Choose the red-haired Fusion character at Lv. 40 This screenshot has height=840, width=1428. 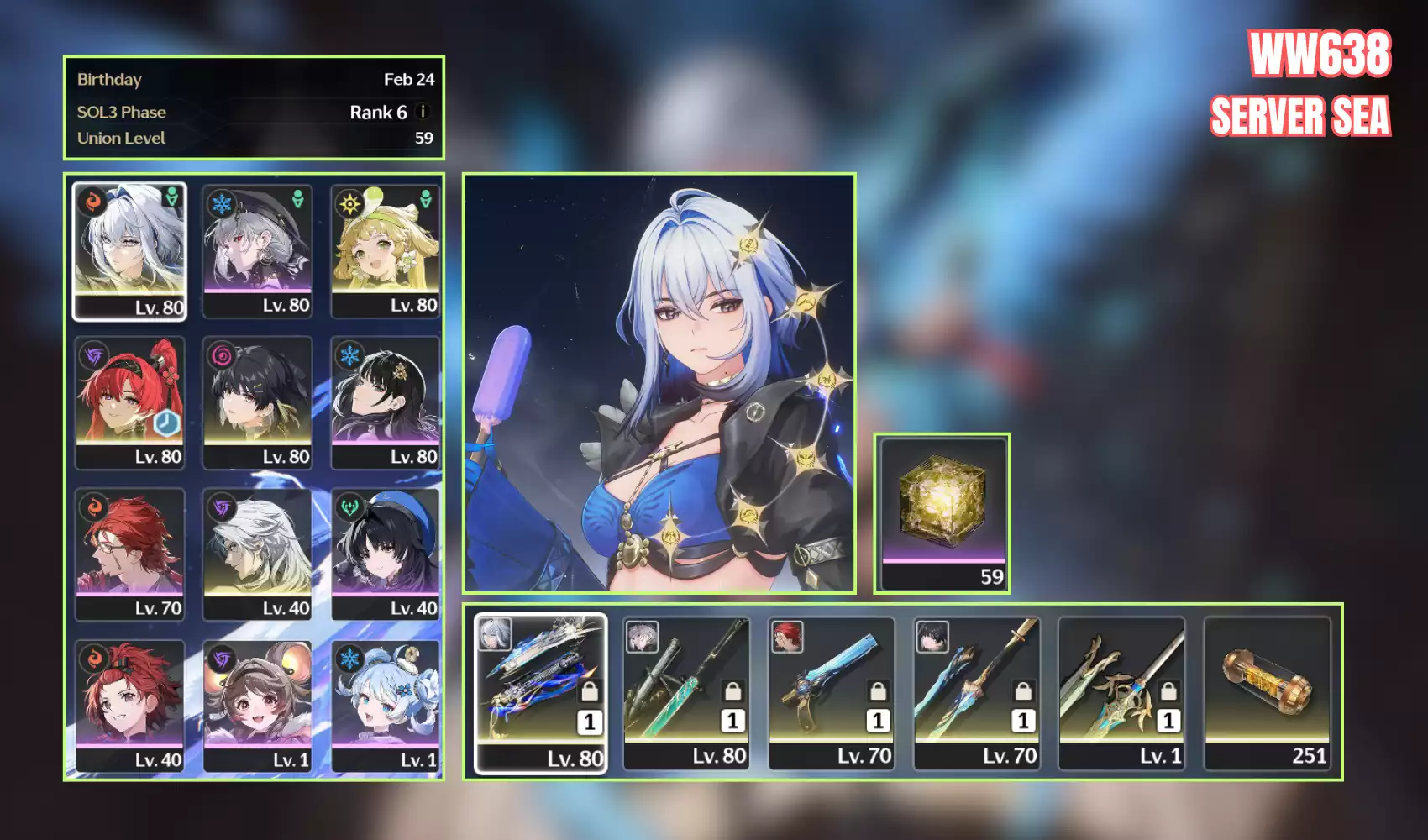coord(129,706)
